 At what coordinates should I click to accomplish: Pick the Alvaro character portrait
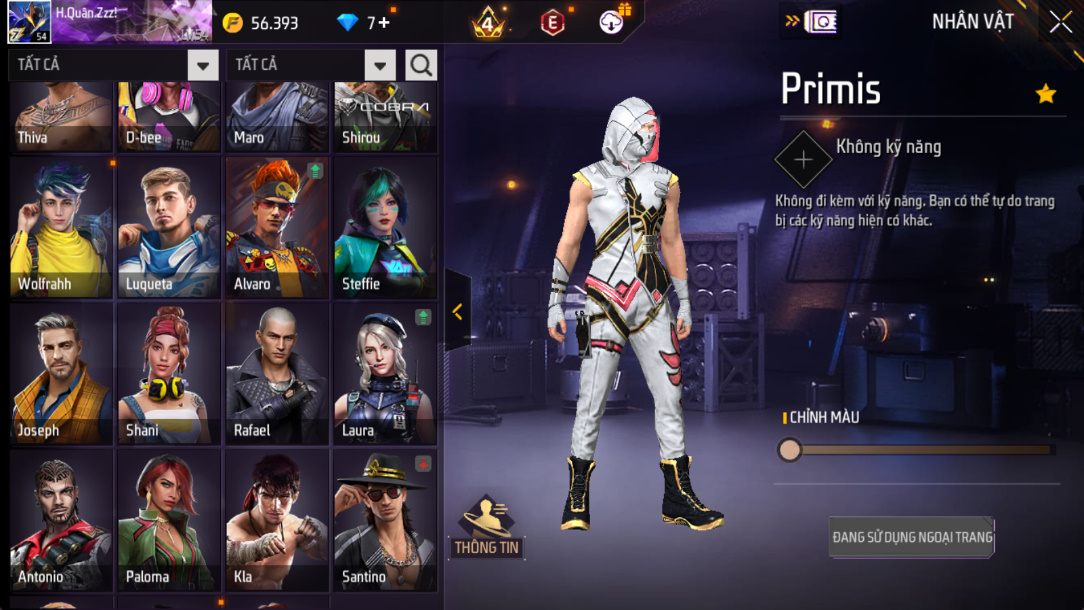277,227
